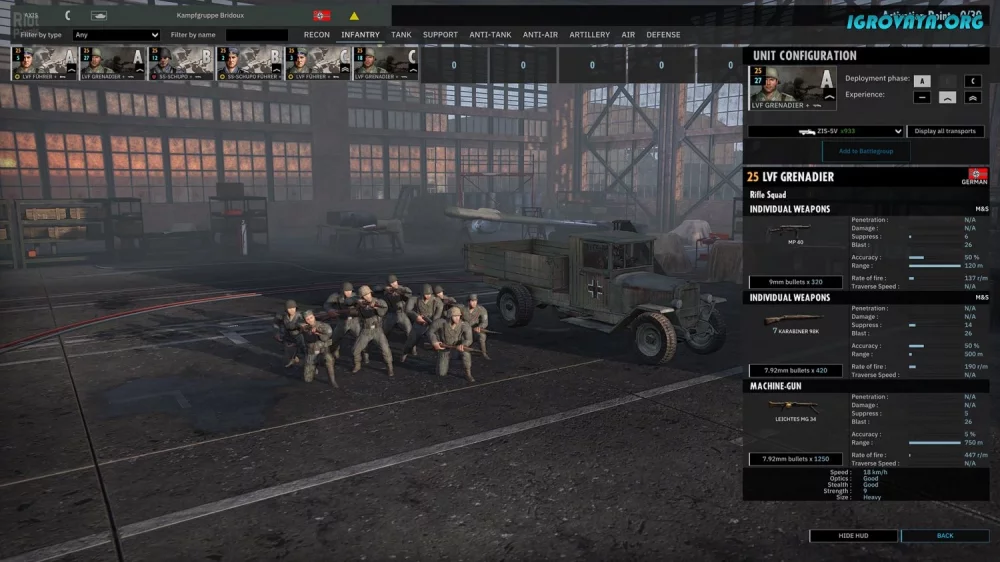
Task: Hide the HUD
Action: coord(853,536)
